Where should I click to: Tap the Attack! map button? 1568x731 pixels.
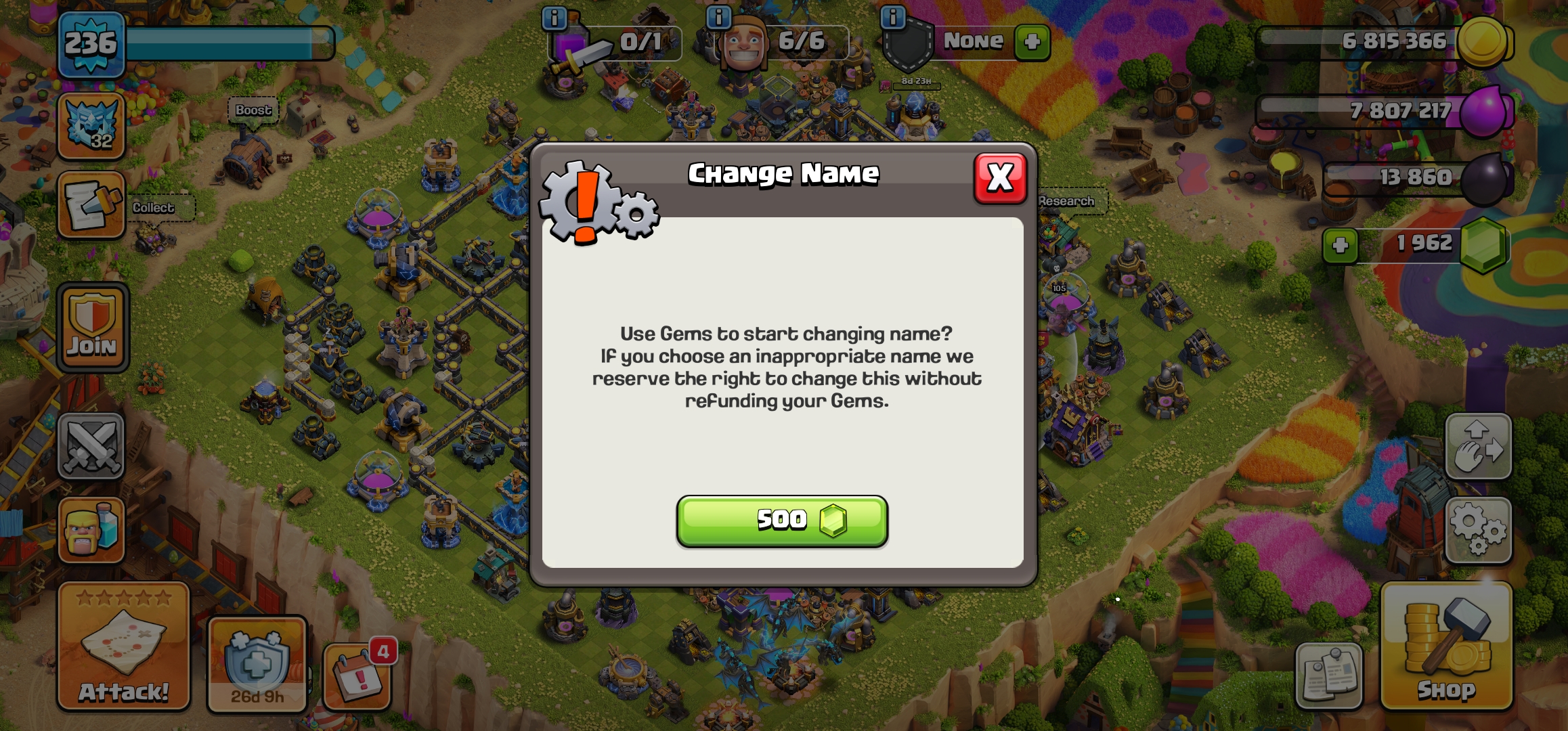123,646
